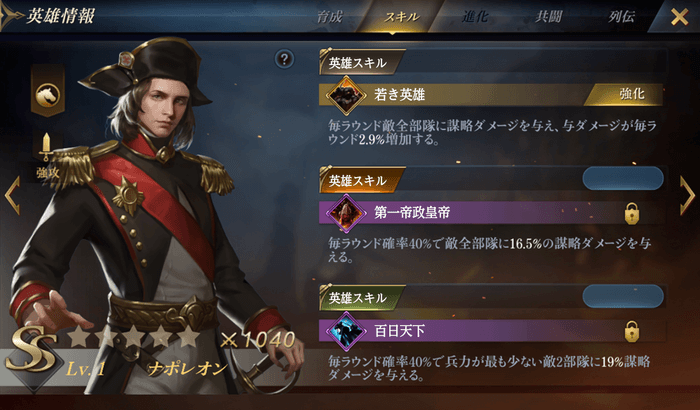Screen dimensions: 700x410
Task: Click the horse cavalry type badge
Action: pos(47,95)
